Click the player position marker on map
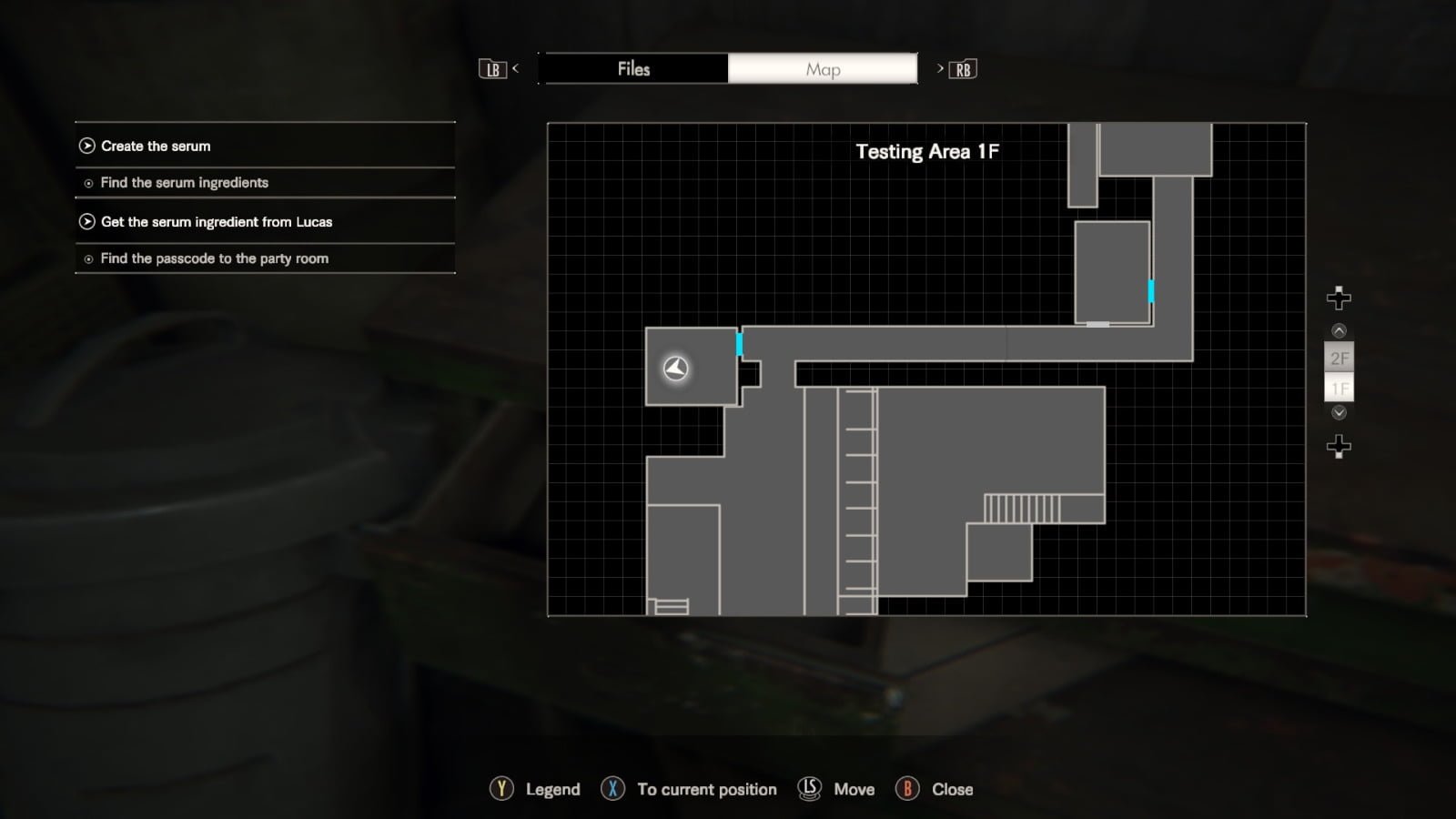The width and height of the screenshot is (1456, 819). (675, 368)
